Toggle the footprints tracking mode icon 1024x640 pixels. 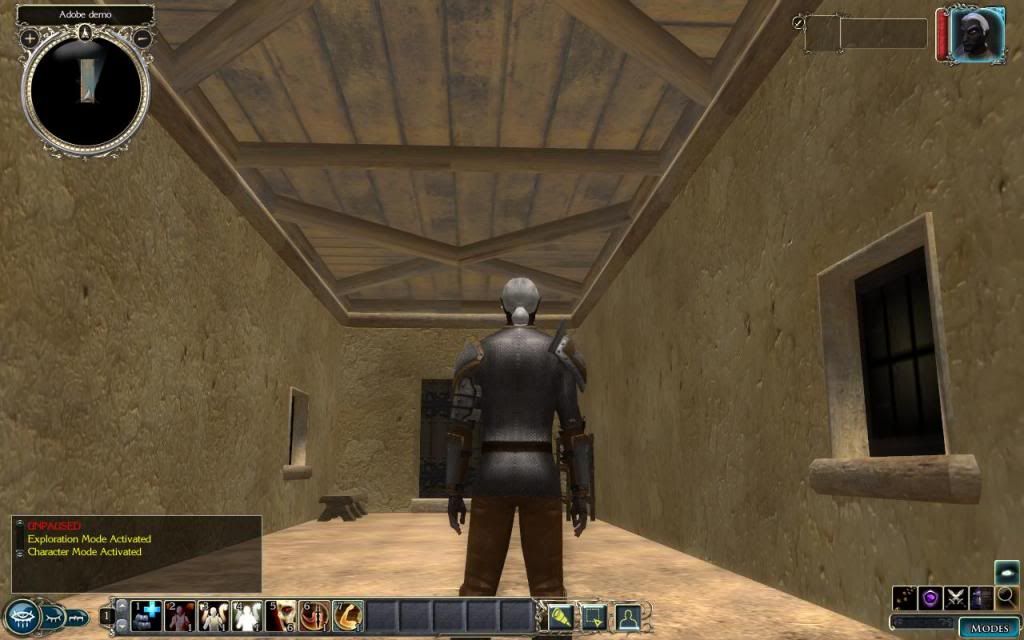(906, 598)
